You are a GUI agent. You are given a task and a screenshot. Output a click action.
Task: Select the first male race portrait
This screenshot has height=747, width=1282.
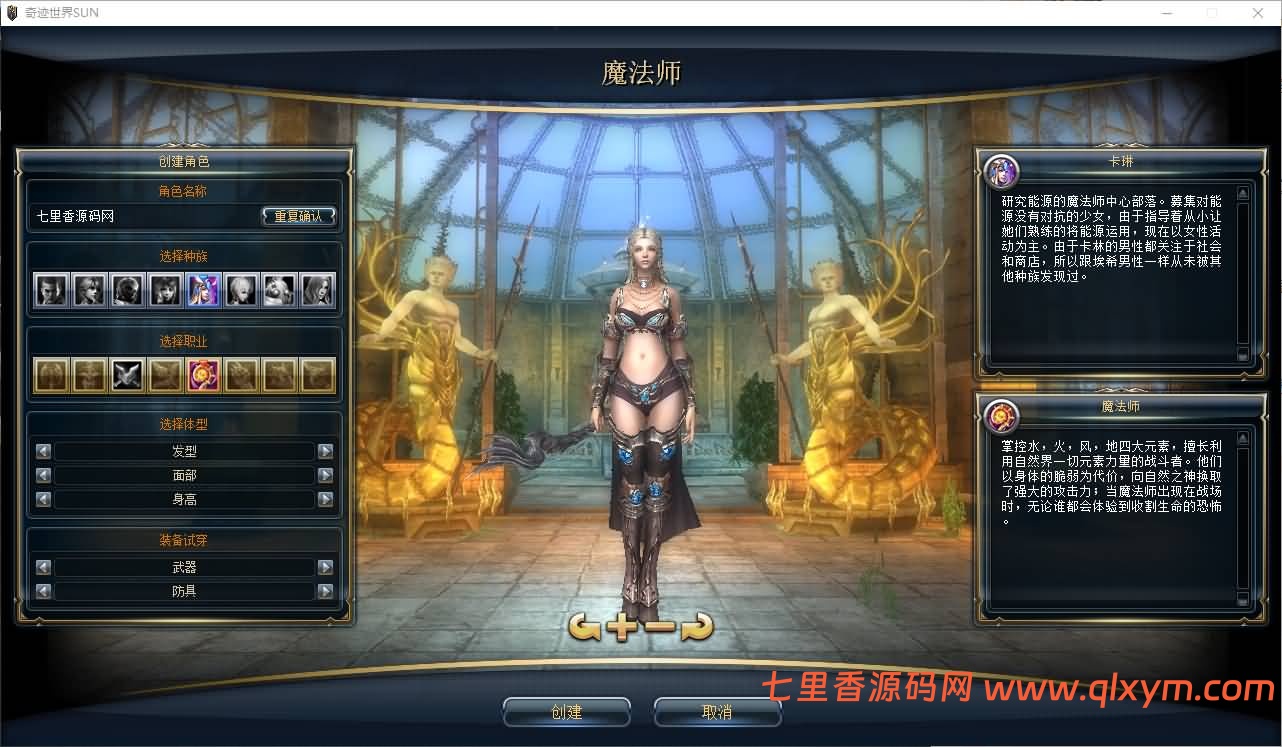(51, 291)
